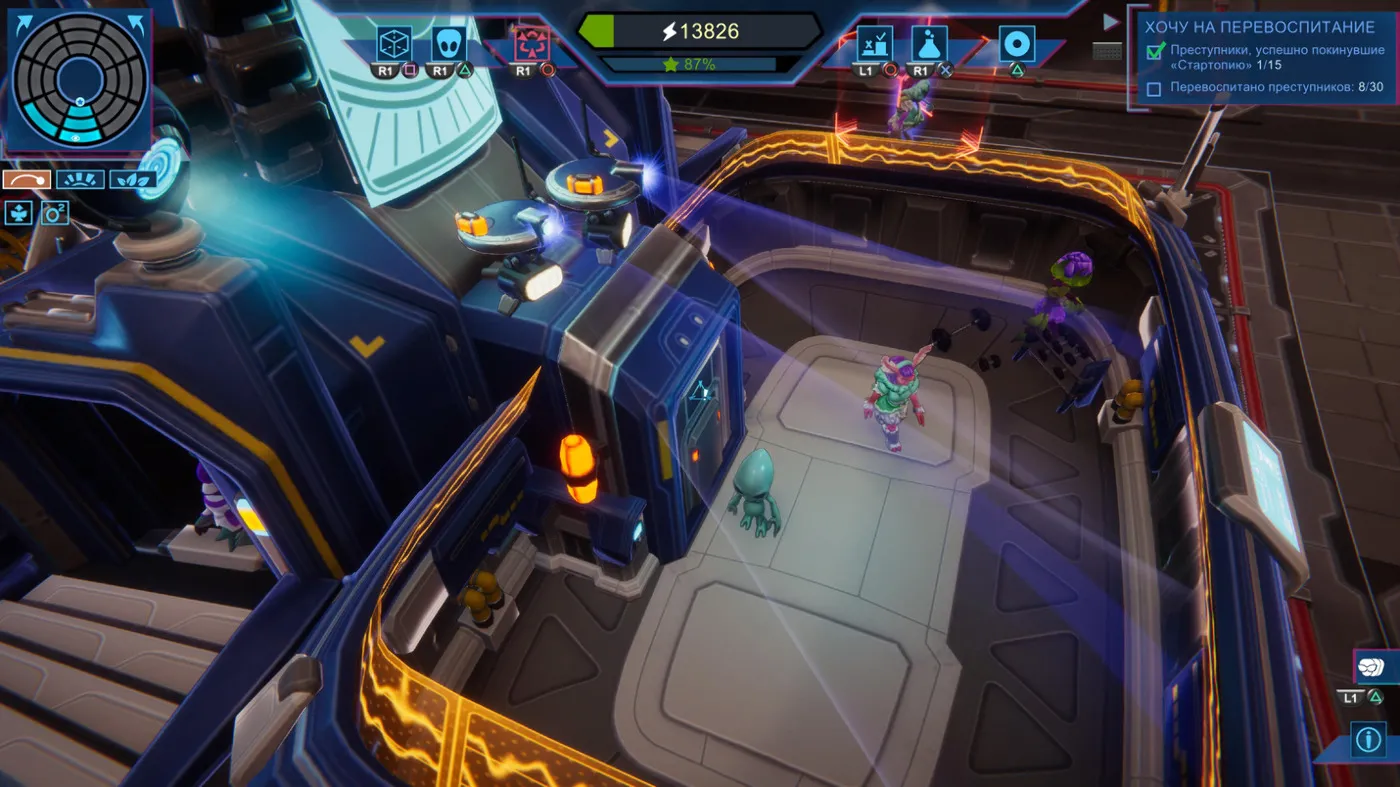Click the play arrow speed control
The height and width of the screenshot is (787, 1400).
click(1109, 22)
